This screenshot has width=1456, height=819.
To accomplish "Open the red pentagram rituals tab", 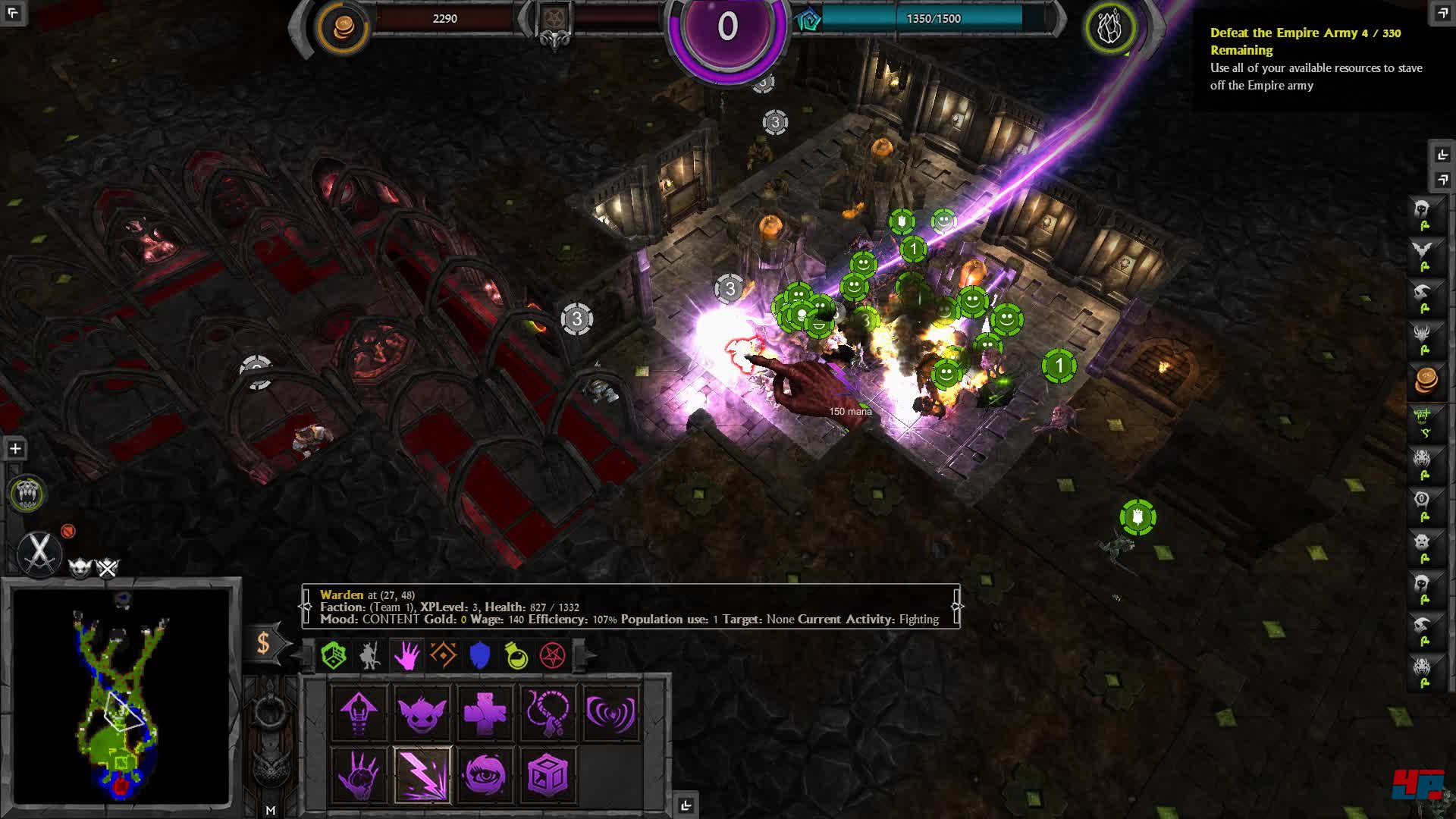I will 553,655.
